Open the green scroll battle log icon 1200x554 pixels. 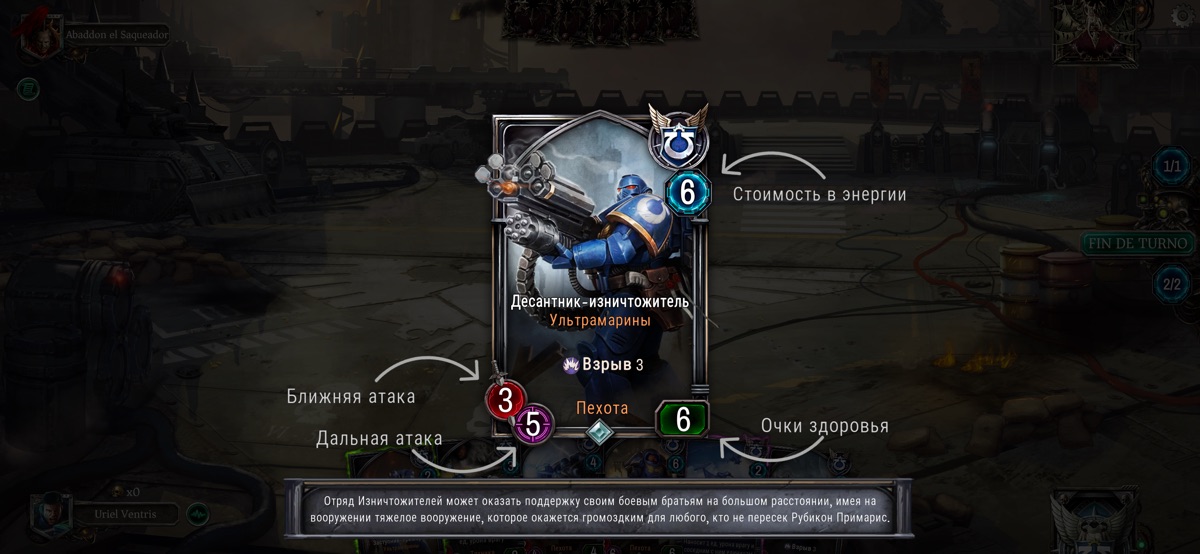29,90
